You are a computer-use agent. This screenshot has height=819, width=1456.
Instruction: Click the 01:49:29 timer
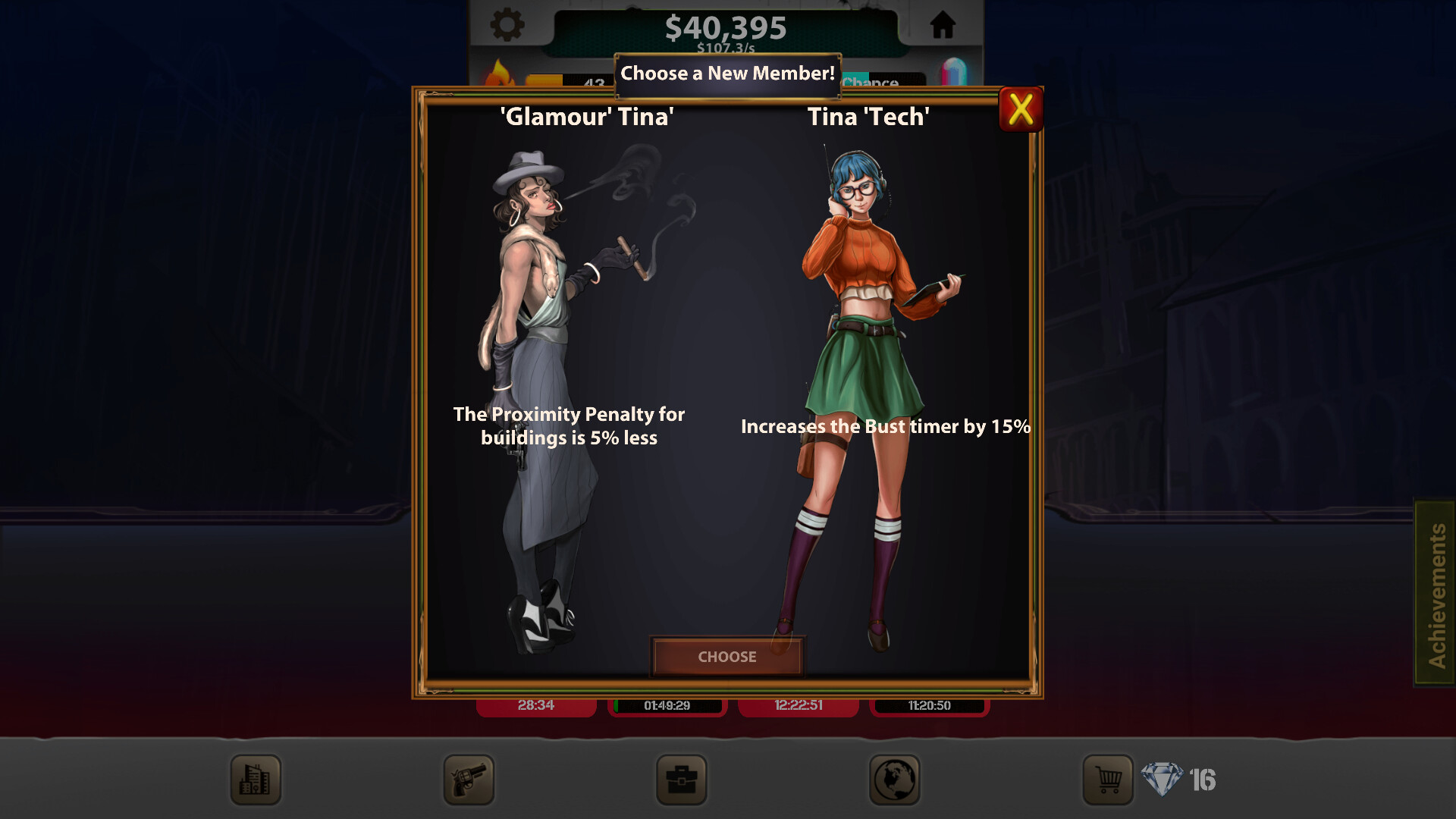point(667,705)
